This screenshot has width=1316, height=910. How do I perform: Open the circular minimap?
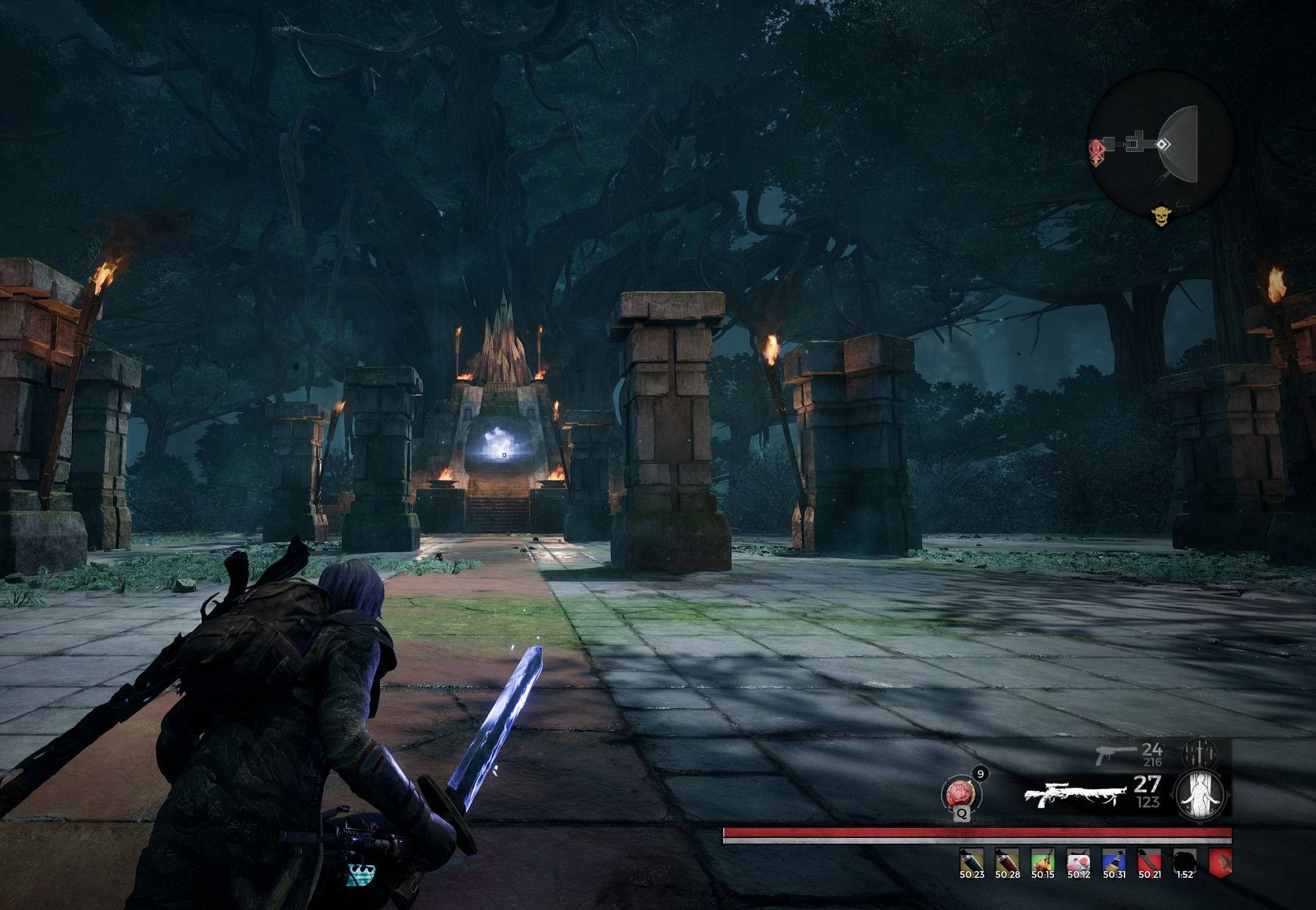(1161, 144)
